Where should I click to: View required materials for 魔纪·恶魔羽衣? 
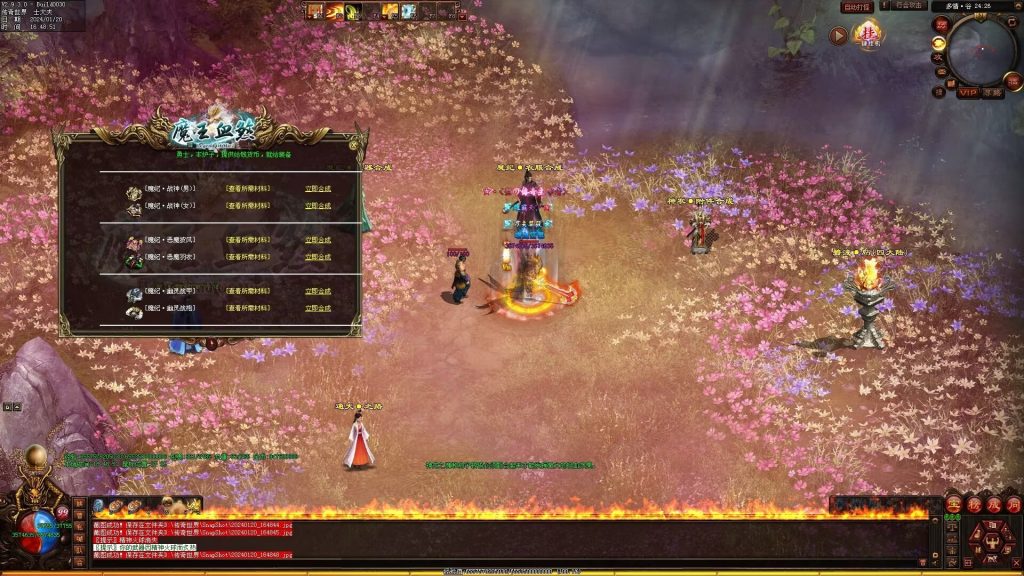click(247, 257)
